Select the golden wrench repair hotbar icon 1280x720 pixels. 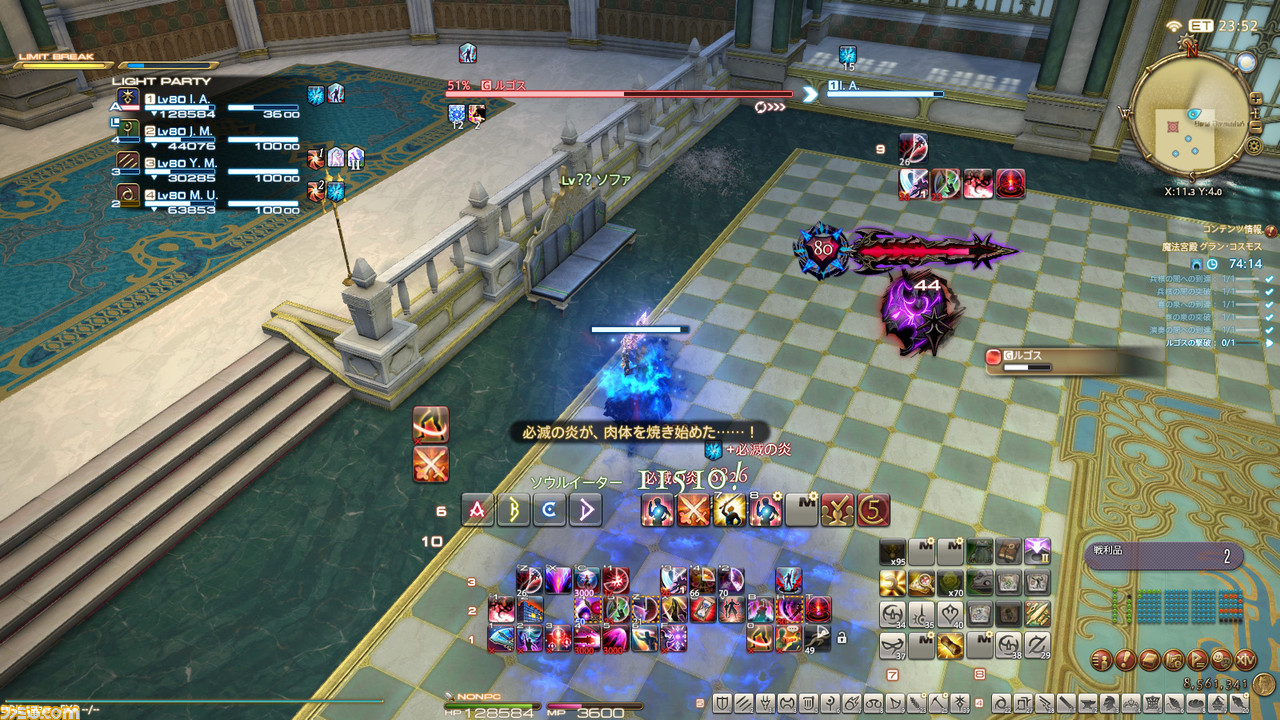pyautogui.click(x=892, y=583)
